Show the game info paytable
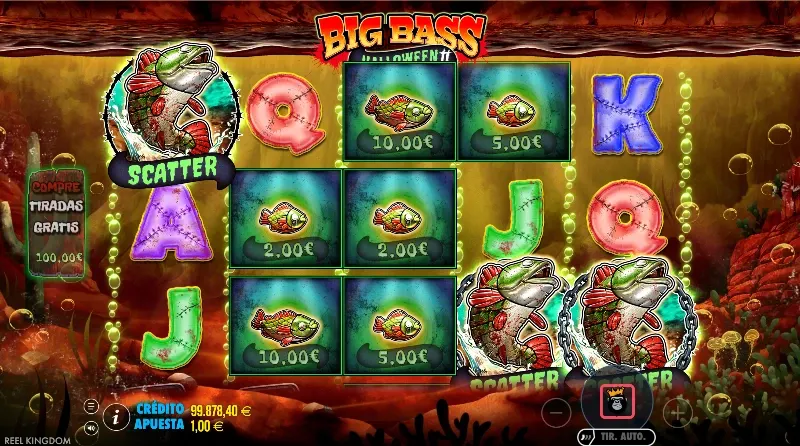The height and width of the screenshot is (446, 800). coord(117,414)
